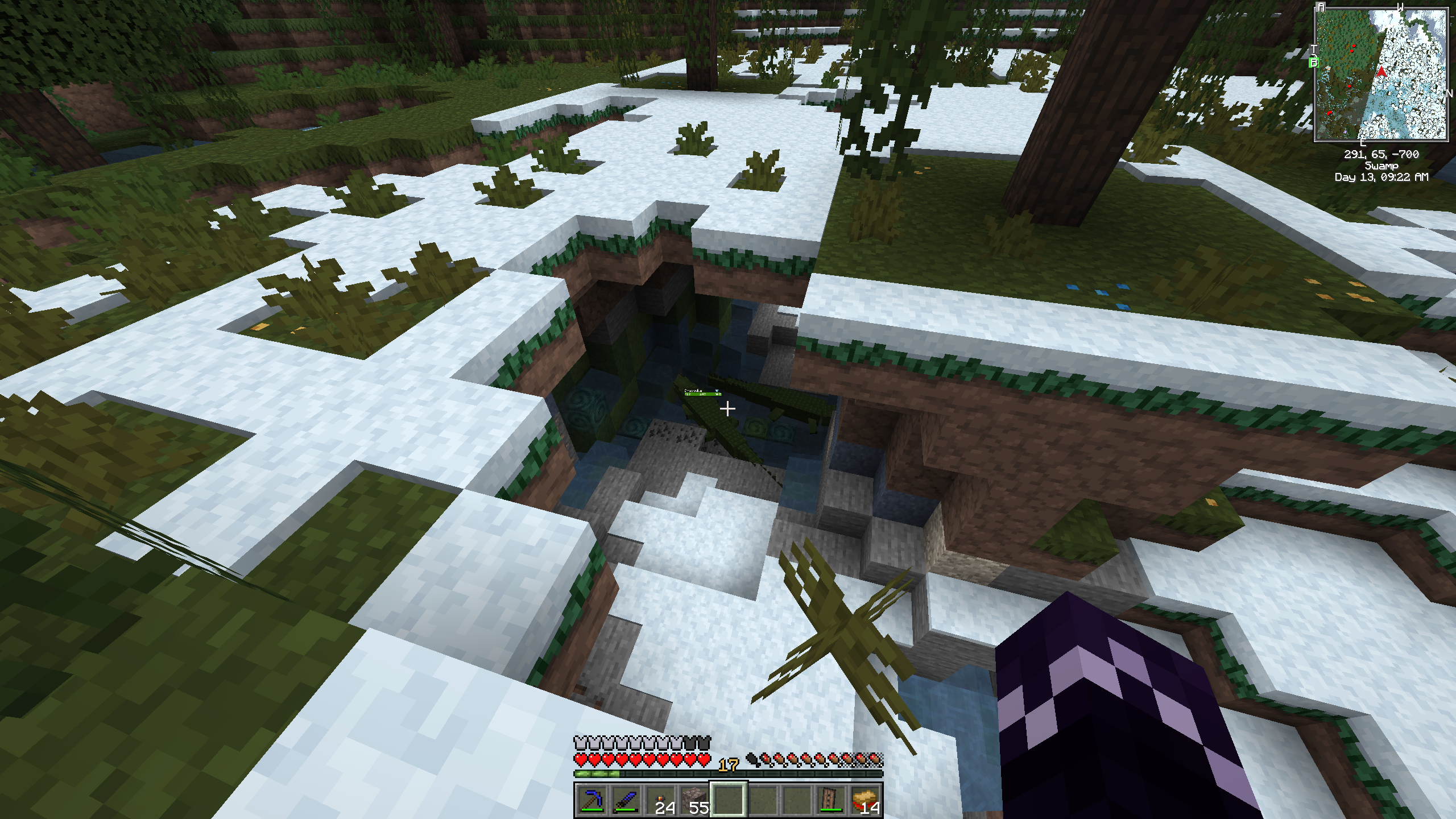Screen dimensions: 1456x819
Task: Click the T marker on minimap edge
Action: [x=1314, y=49]
